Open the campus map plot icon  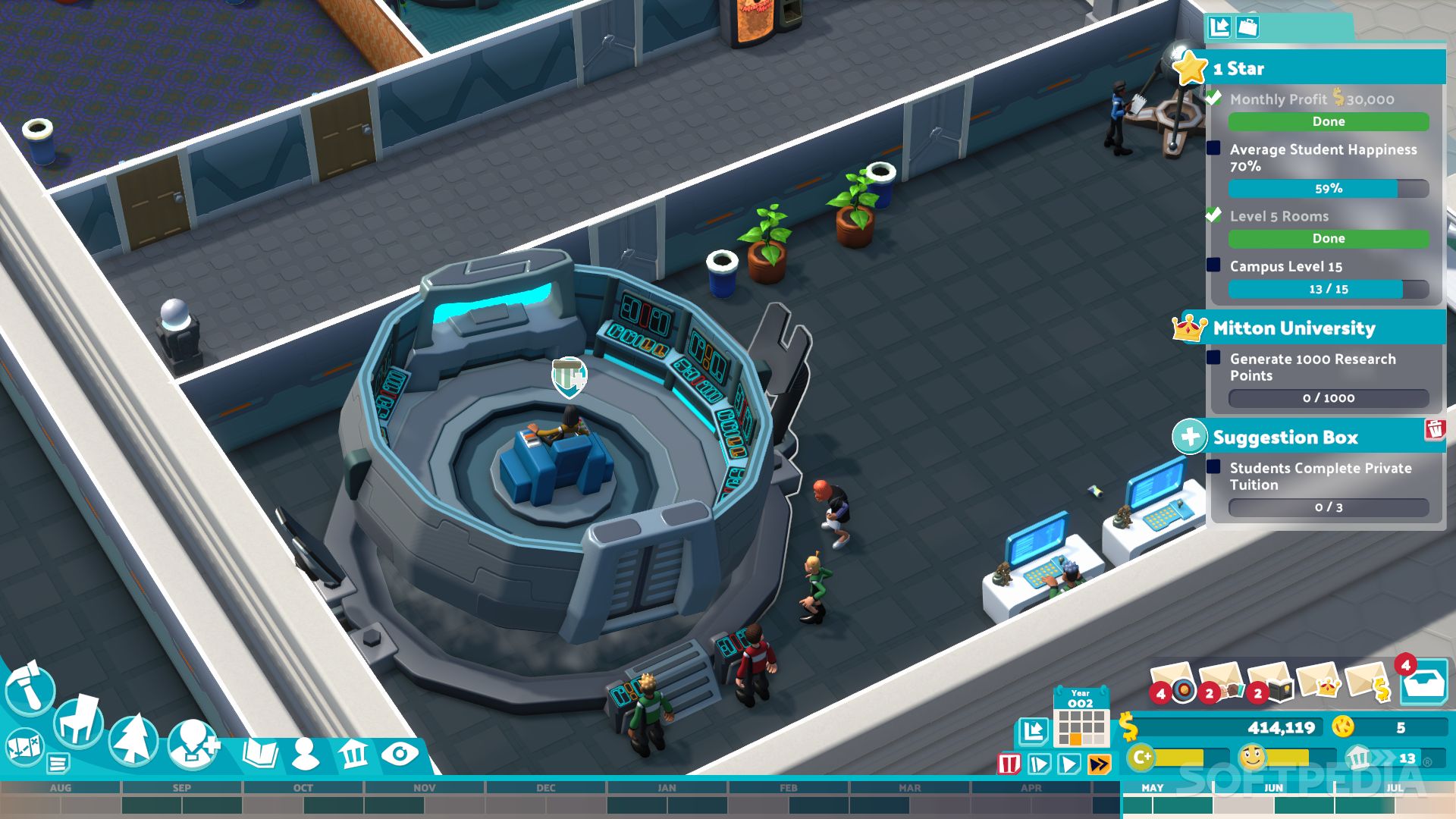click(x=24, y=745)
